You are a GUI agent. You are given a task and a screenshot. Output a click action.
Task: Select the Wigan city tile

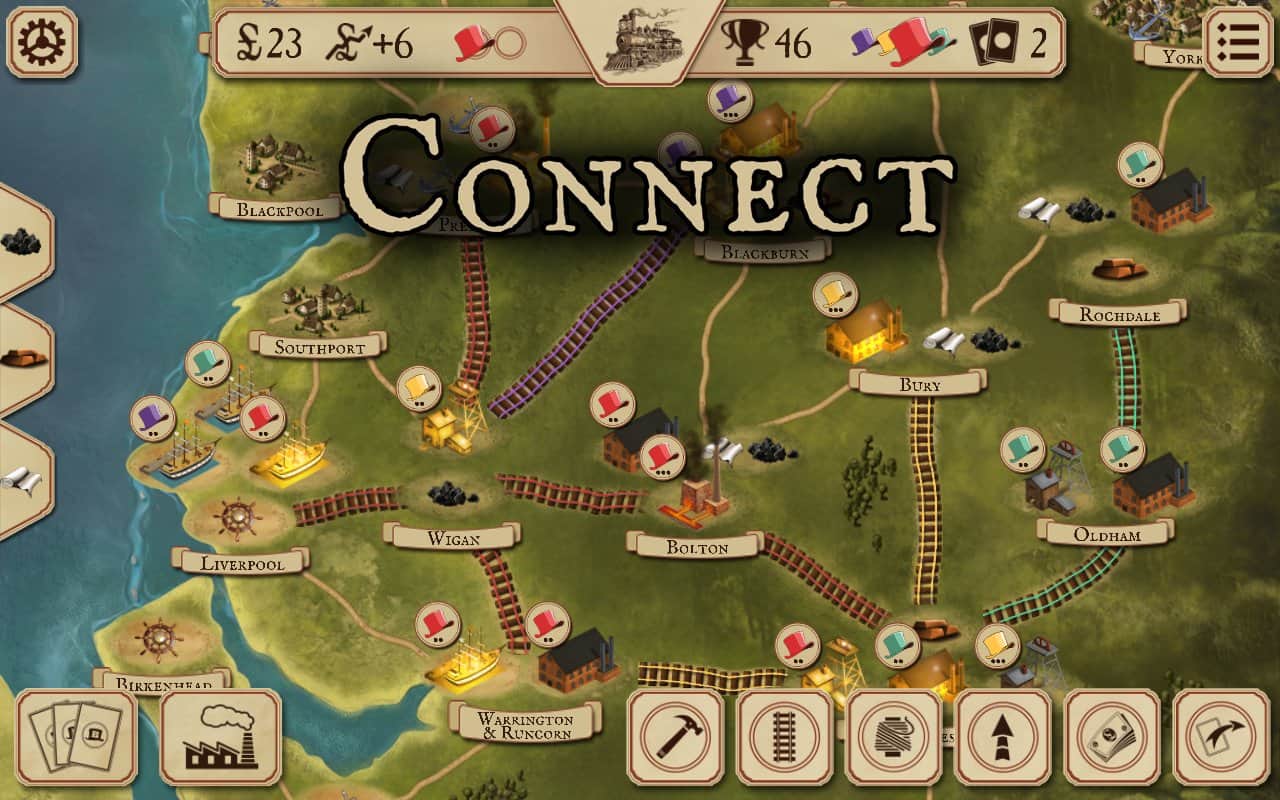[453, 537]
